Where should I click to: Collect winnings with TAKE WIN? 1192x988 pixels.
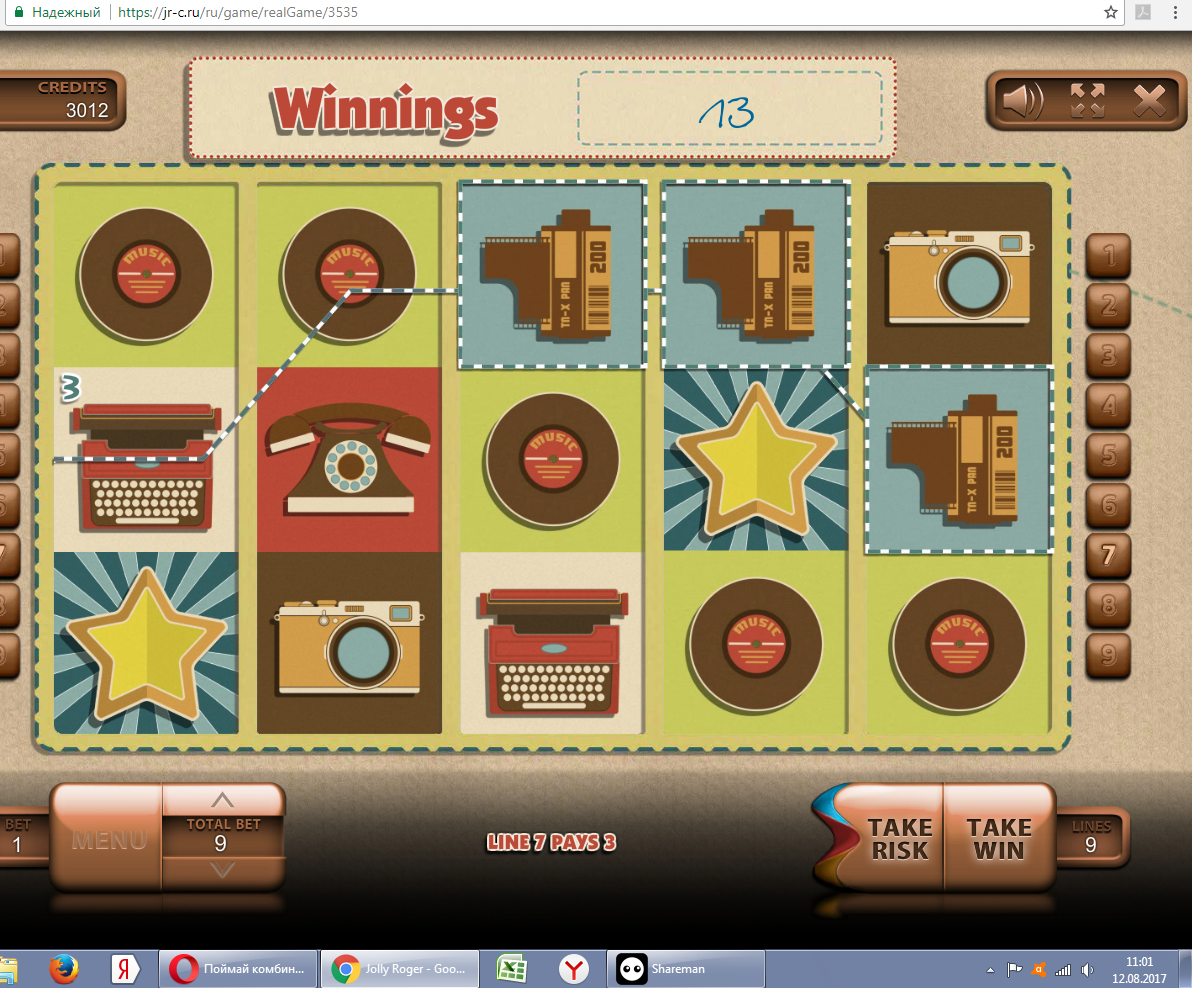click(999, 838)
